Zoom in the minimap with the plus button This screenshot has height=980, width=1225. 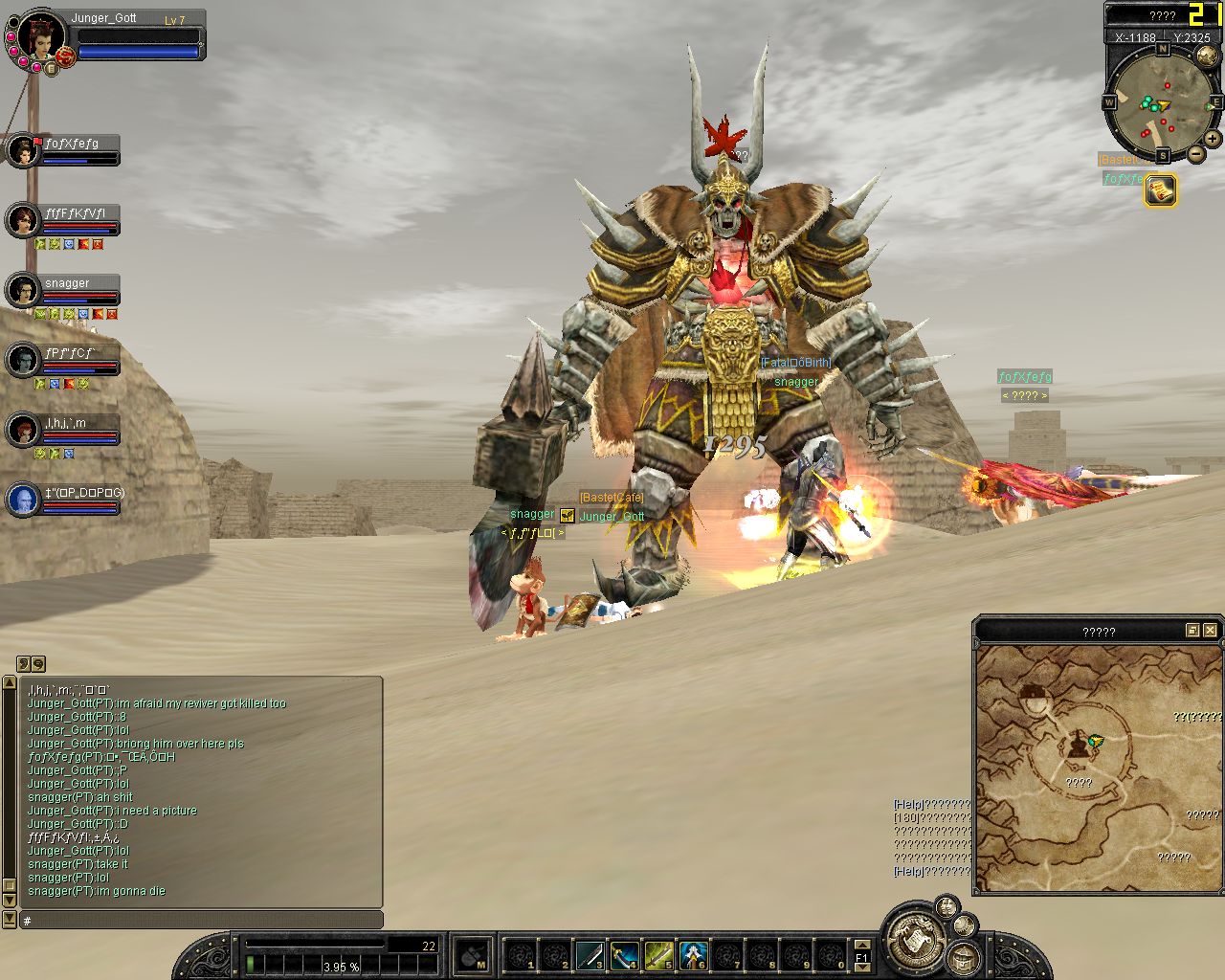tap(1213, 139)
